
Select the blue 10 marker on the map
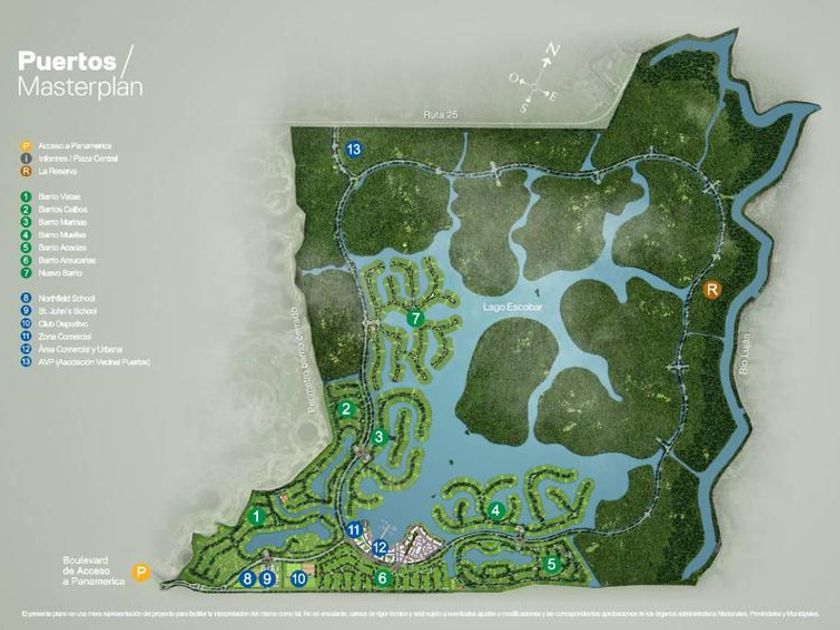(x=298, y=577)
